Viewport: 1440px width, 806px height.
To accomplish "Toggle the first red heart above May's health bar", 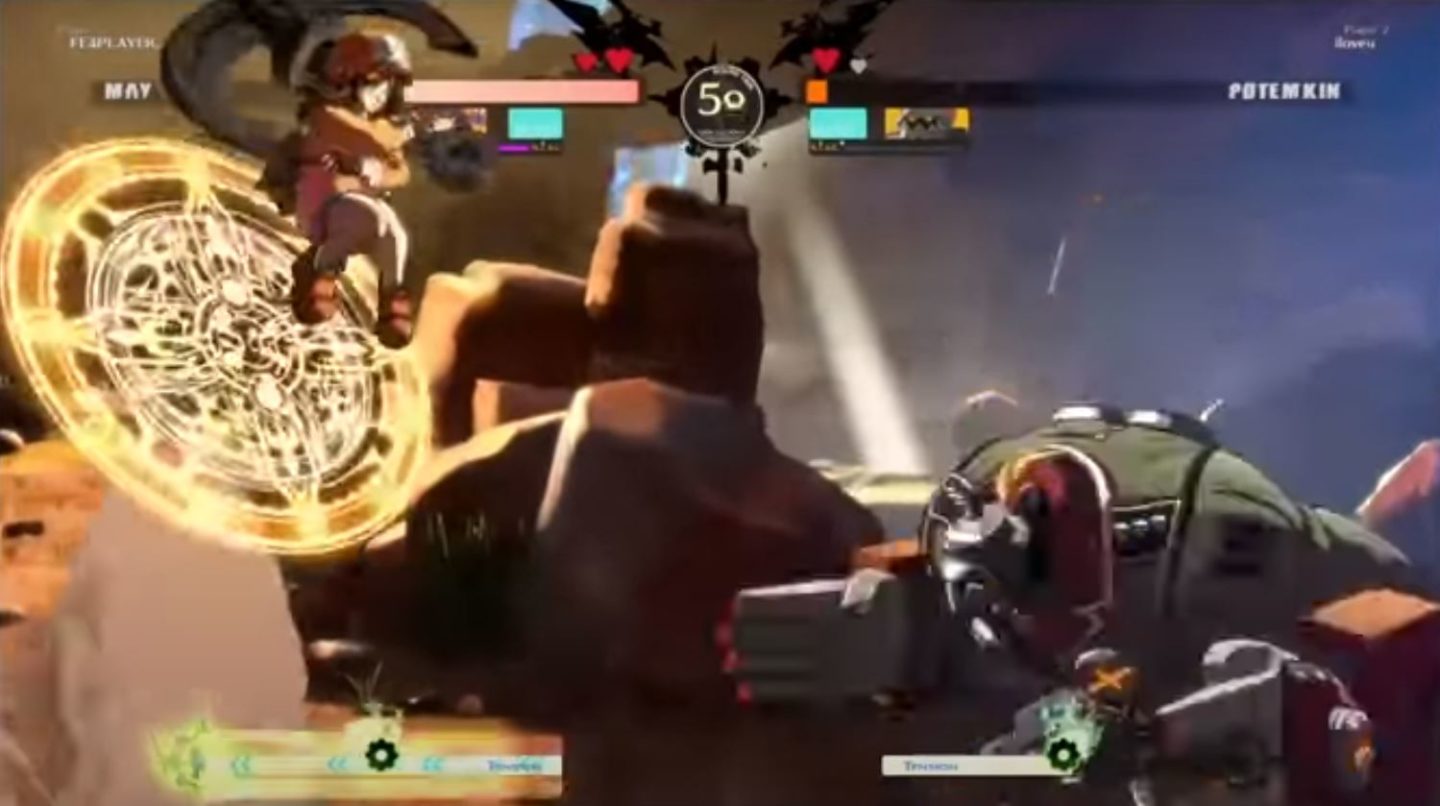I will tap(583, 60).
